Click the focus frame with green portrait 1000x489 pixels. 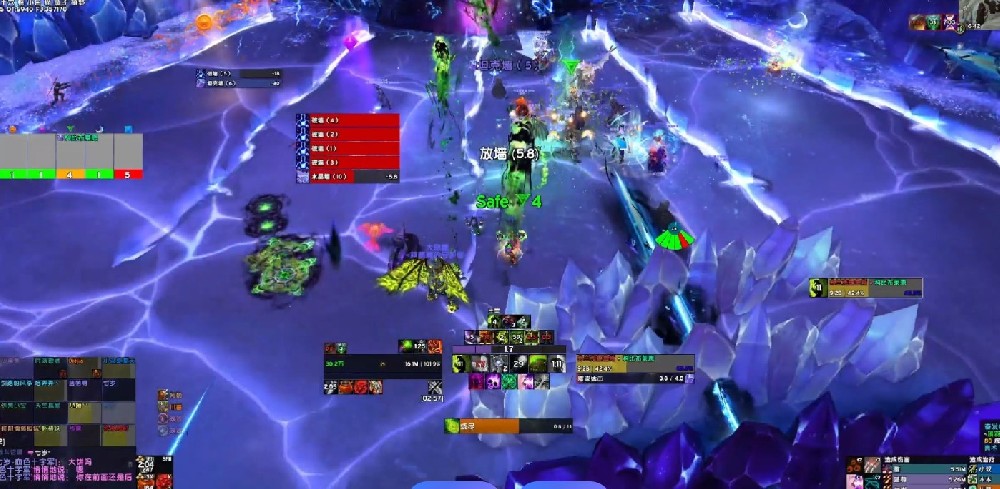click(x=865, y=288)
